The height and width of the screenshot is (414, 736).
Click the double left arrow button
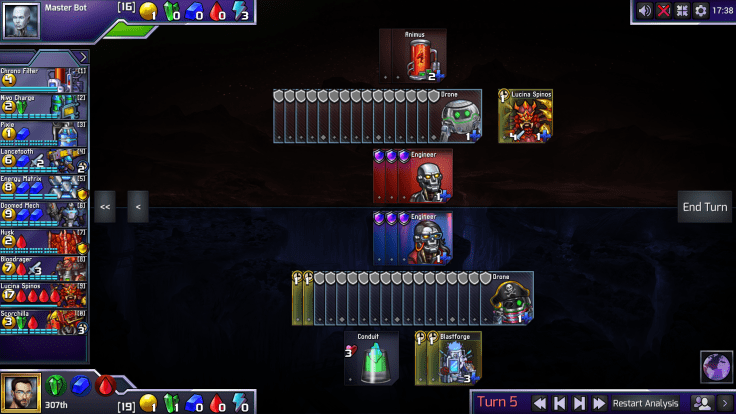tap(105, 207)
